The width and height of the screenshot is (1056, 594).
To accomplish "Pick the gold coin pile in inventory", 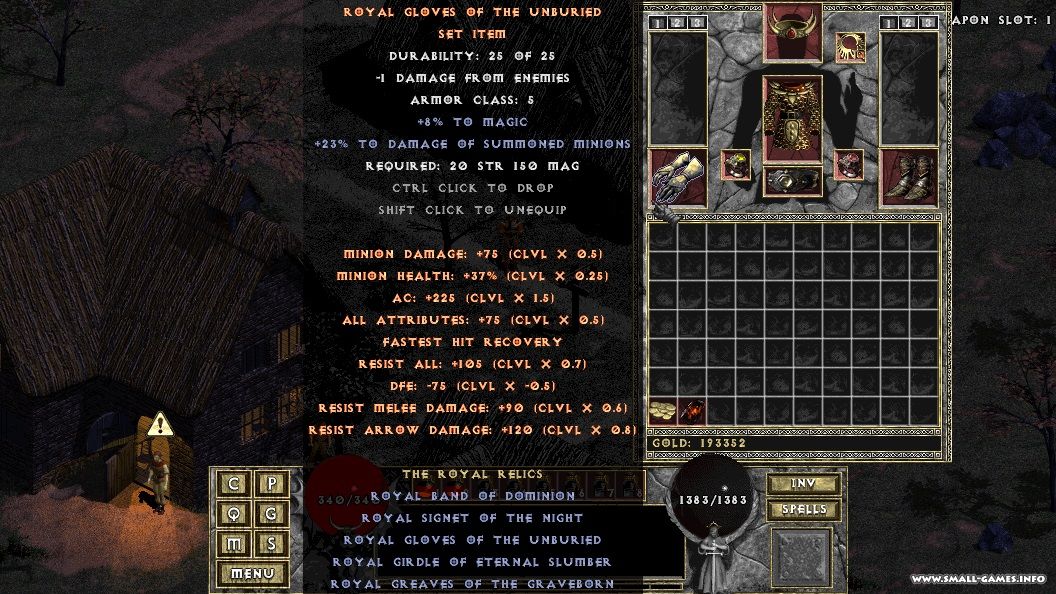I will (663, 409).
